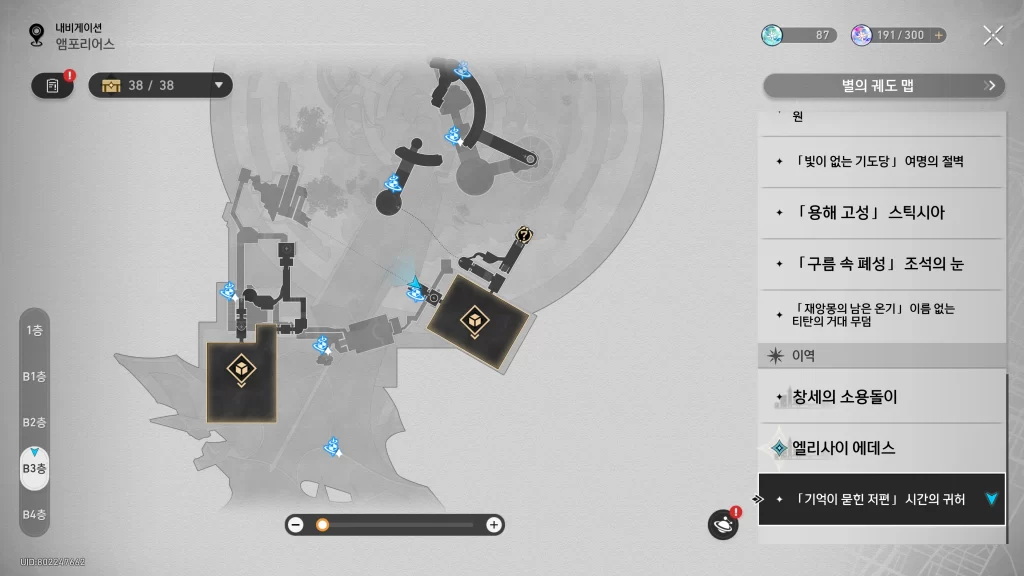
Task: Choose the 엘리사이 에데스 area entry
Action: 881,448
